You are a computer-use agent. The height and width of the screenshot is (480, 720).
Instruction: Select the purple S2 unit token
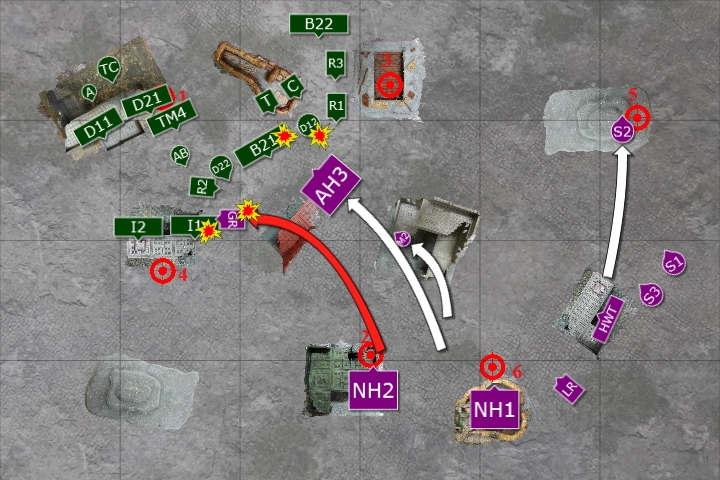click(622, 131)
